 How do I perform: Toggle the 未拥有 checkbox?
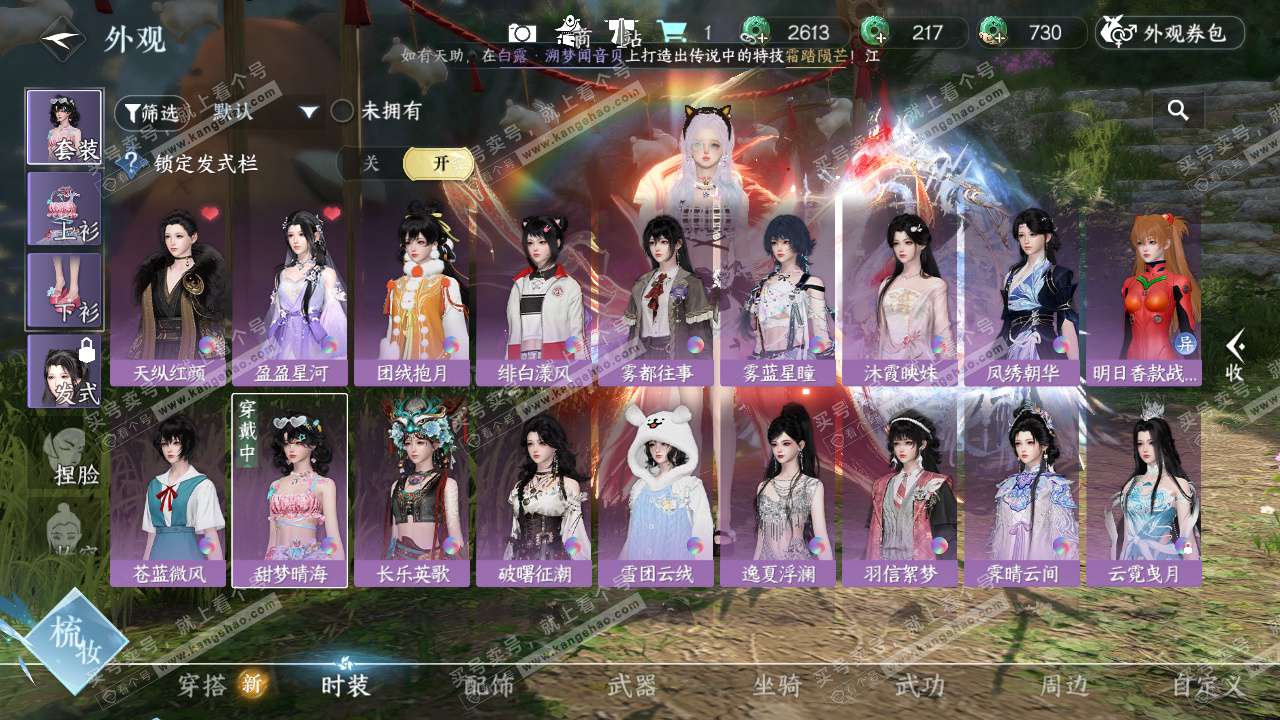tap(343, 111)
